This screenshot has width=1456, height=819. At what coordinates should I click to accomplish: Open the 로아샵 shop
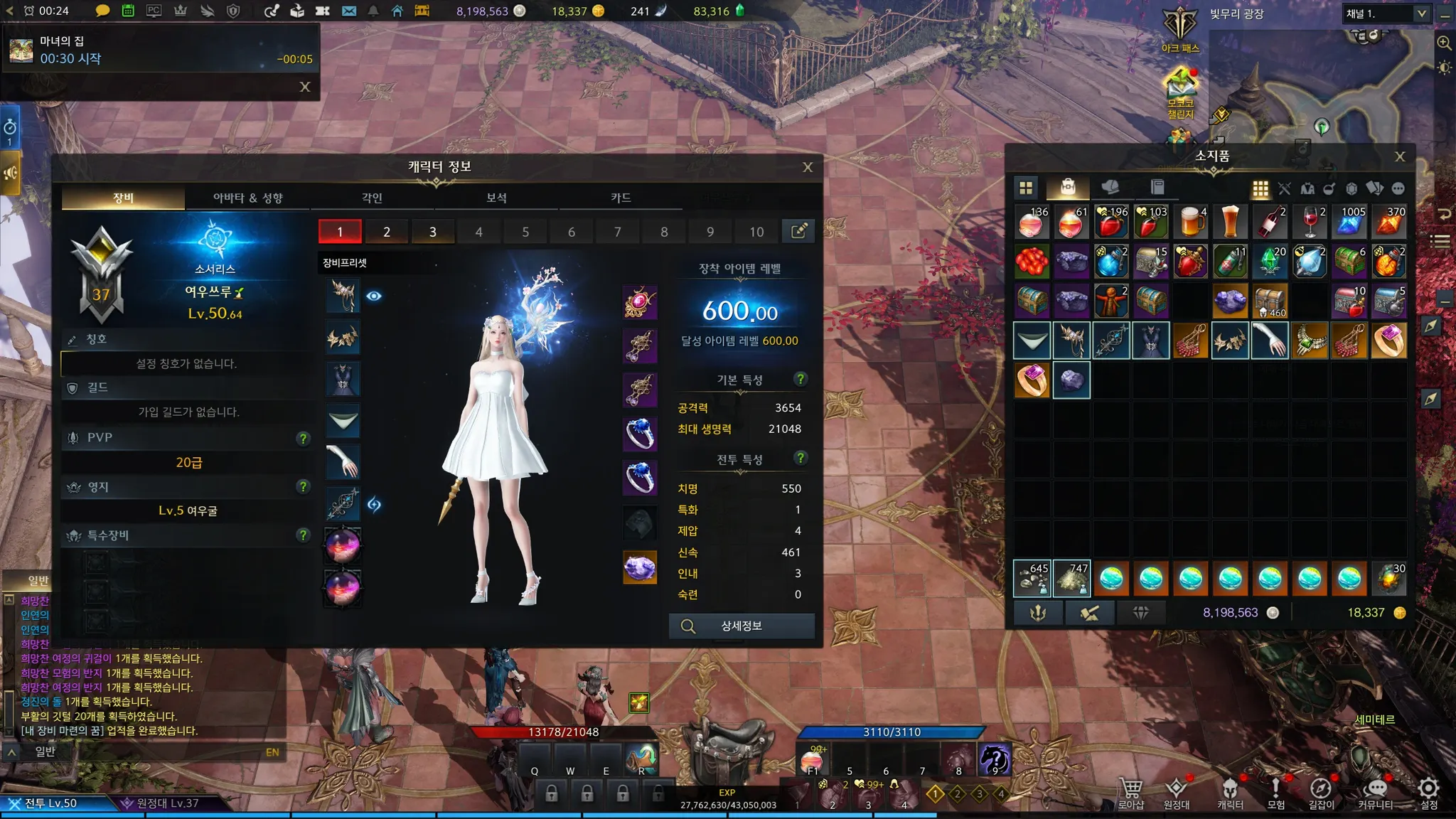1130,793
